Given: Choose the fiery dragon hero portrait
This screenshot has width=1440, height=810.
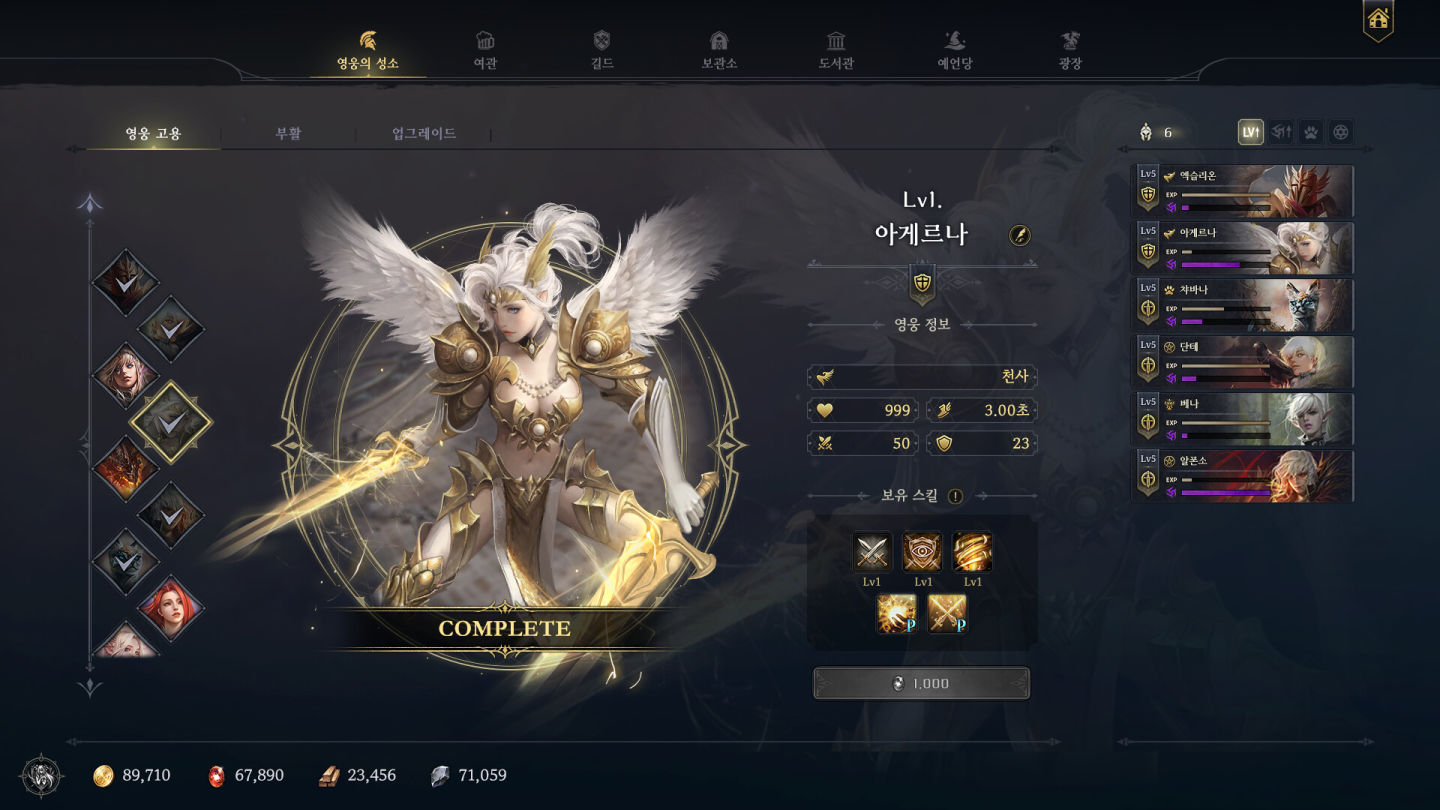Looking at the screenshot, I should (126, 468).
